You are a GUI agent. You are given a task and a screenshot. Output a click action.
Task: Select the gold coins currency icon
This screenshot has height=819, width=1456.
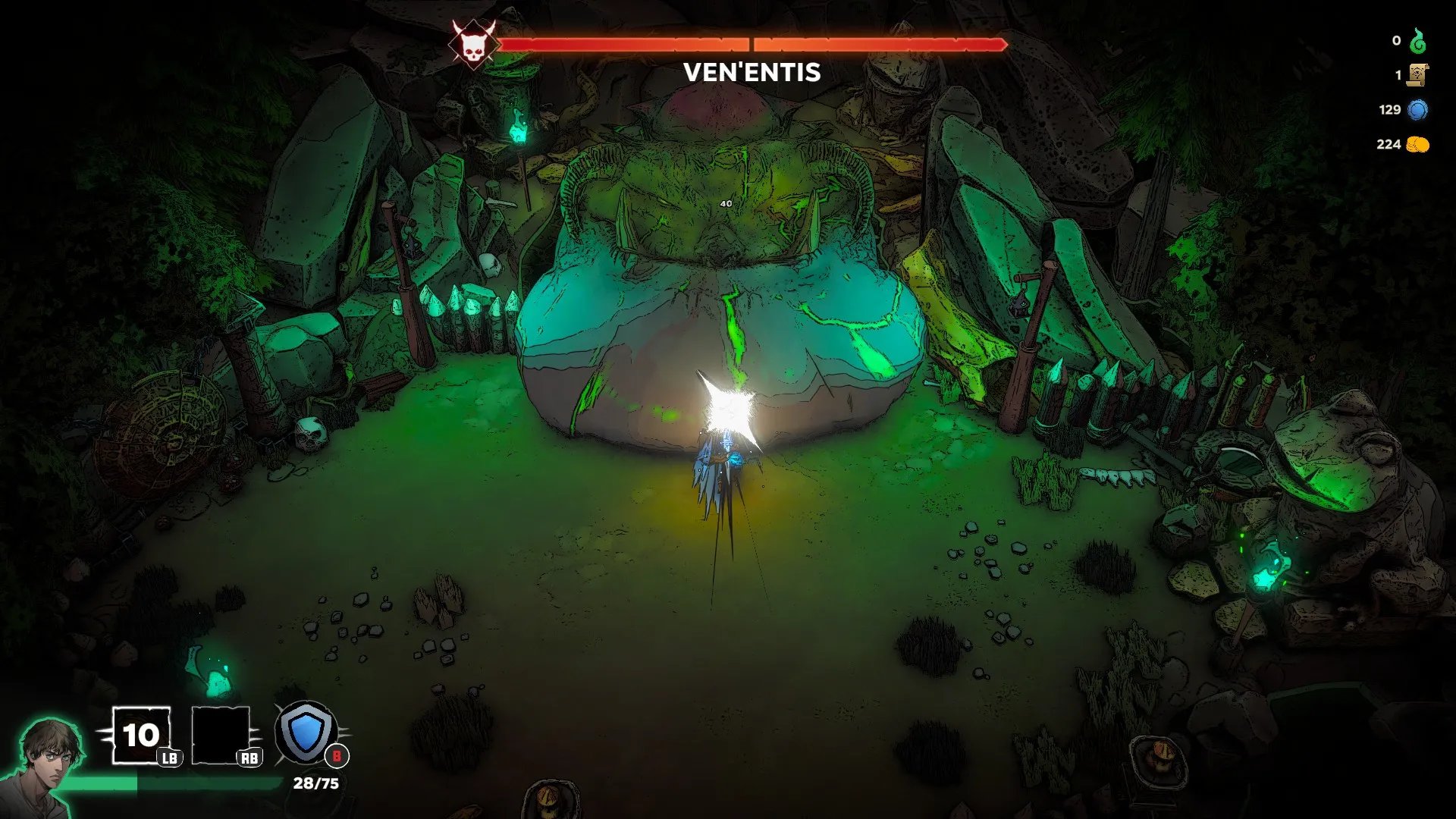click(1417, 144)
